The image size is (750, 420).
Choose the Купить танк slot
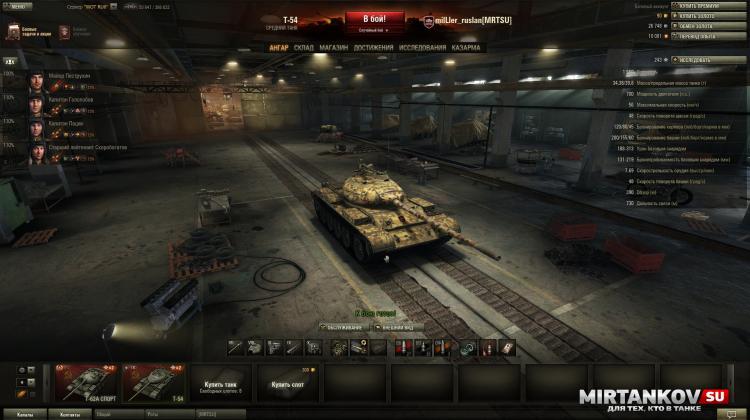point(220,384)
